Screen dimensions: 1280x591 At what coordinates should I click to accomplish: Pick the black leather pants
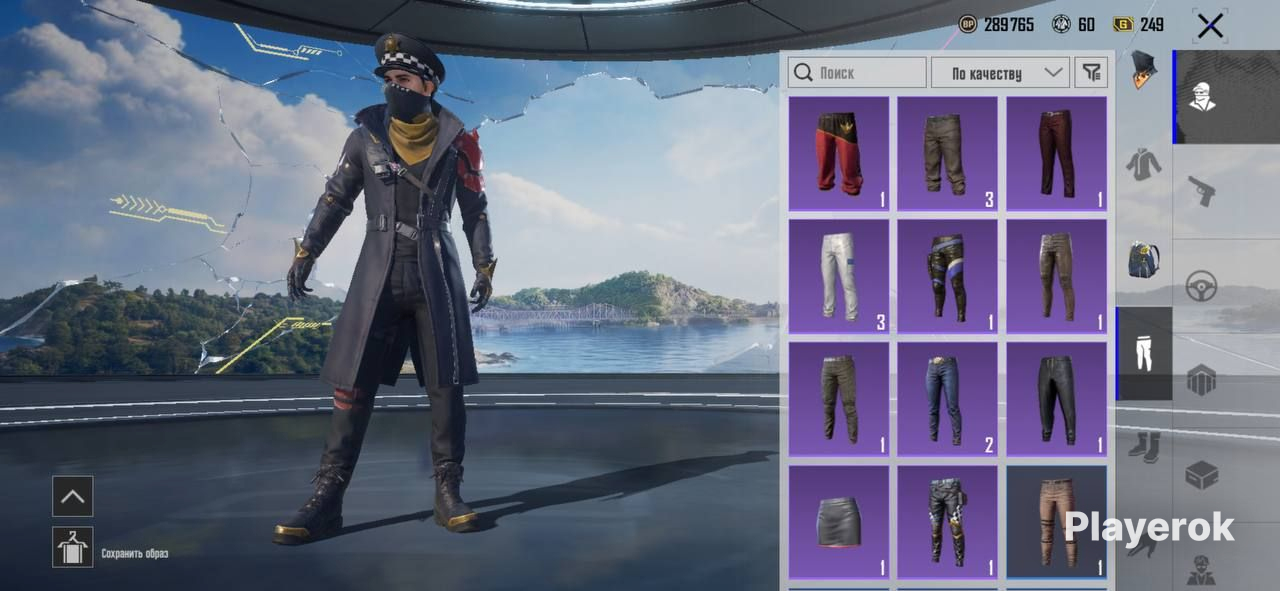click(x=1056, y=399)
